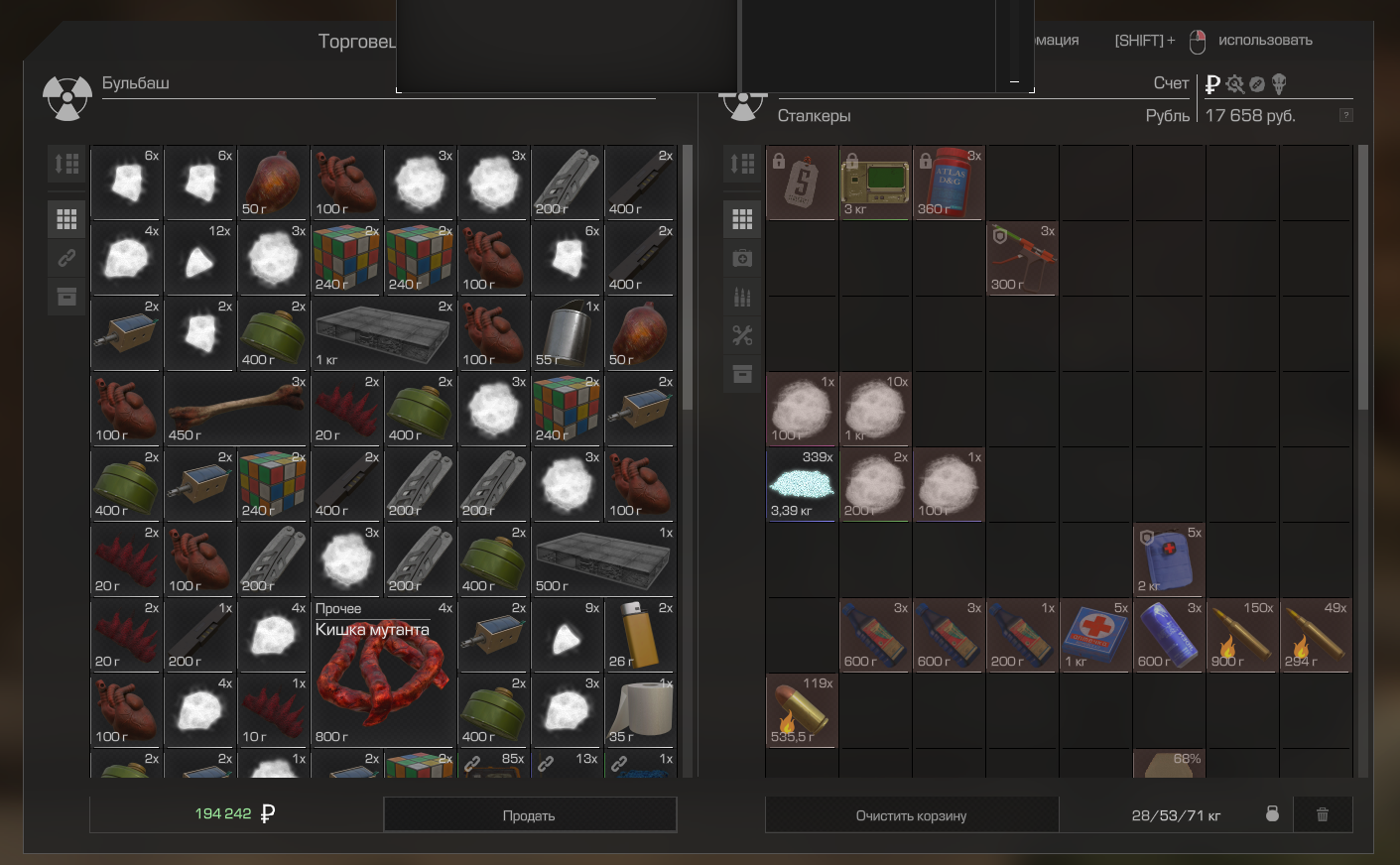Choose the blue medkit pouch, 5x
This screenshot has width=1400, height=865.
click(1169, 559)
